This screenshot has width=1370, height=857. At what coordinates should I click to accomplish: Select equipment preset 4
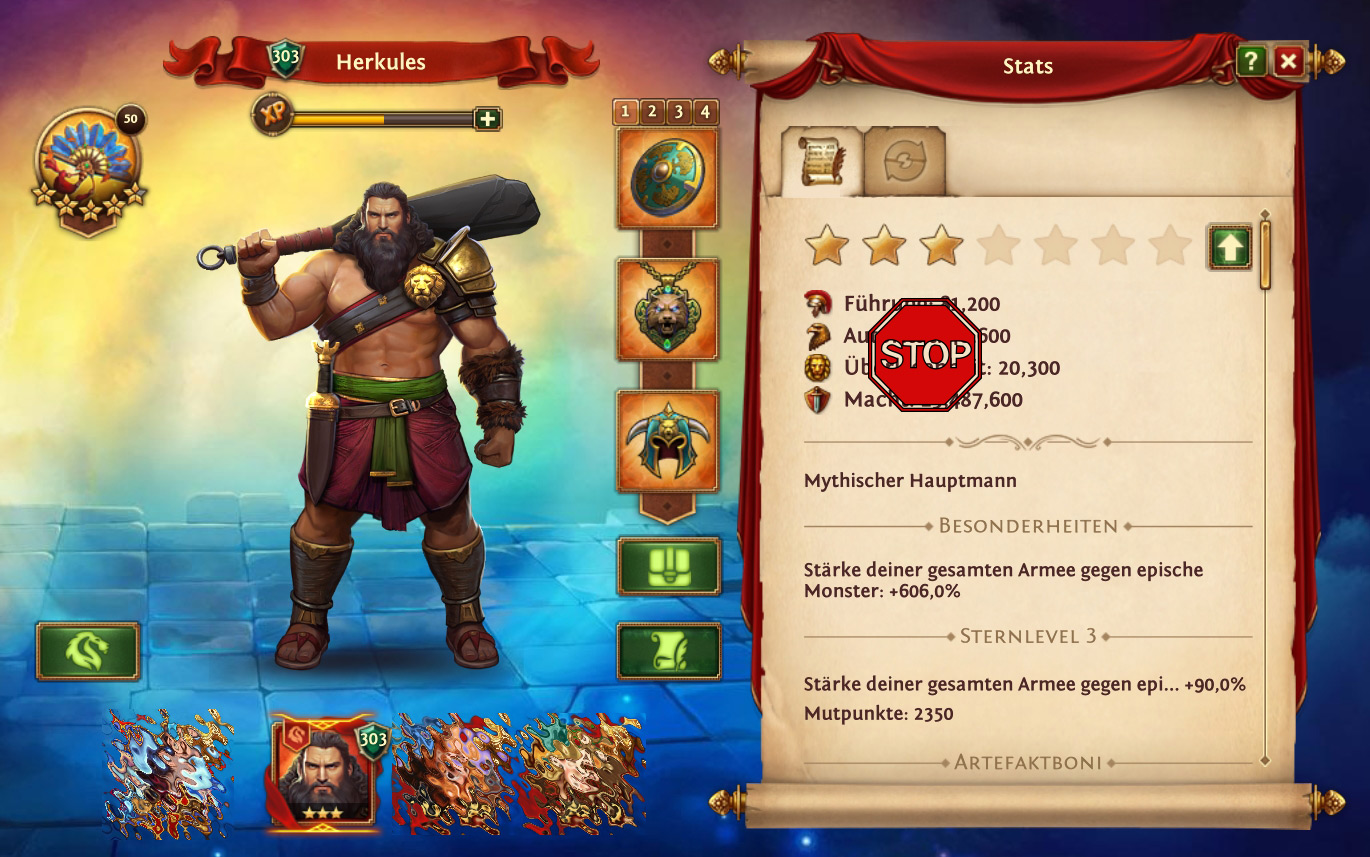pos(705,111)
